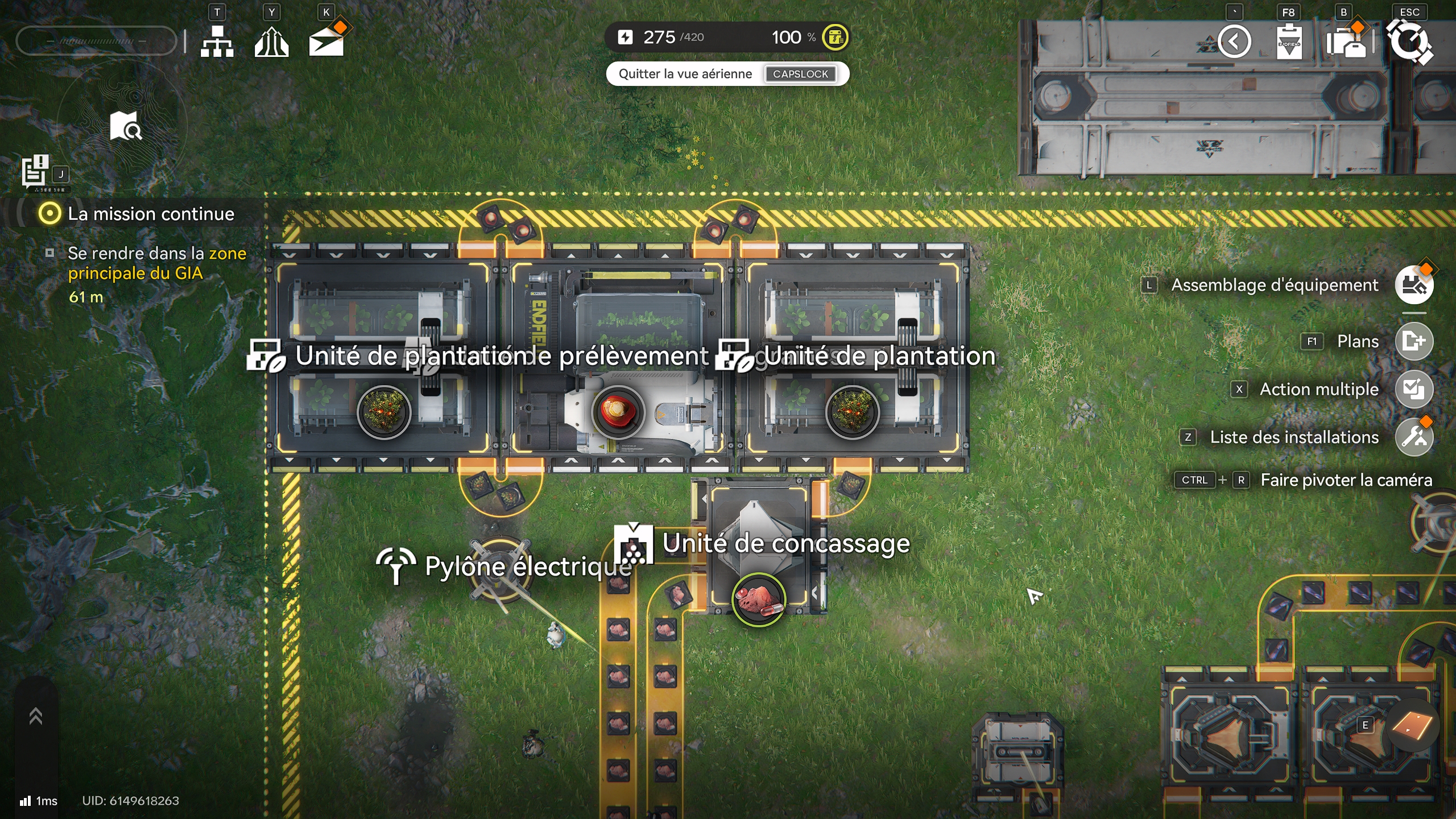The image size is (1456, 819).
Task: Select the Pylône électrique label
Action: [528, 566]
